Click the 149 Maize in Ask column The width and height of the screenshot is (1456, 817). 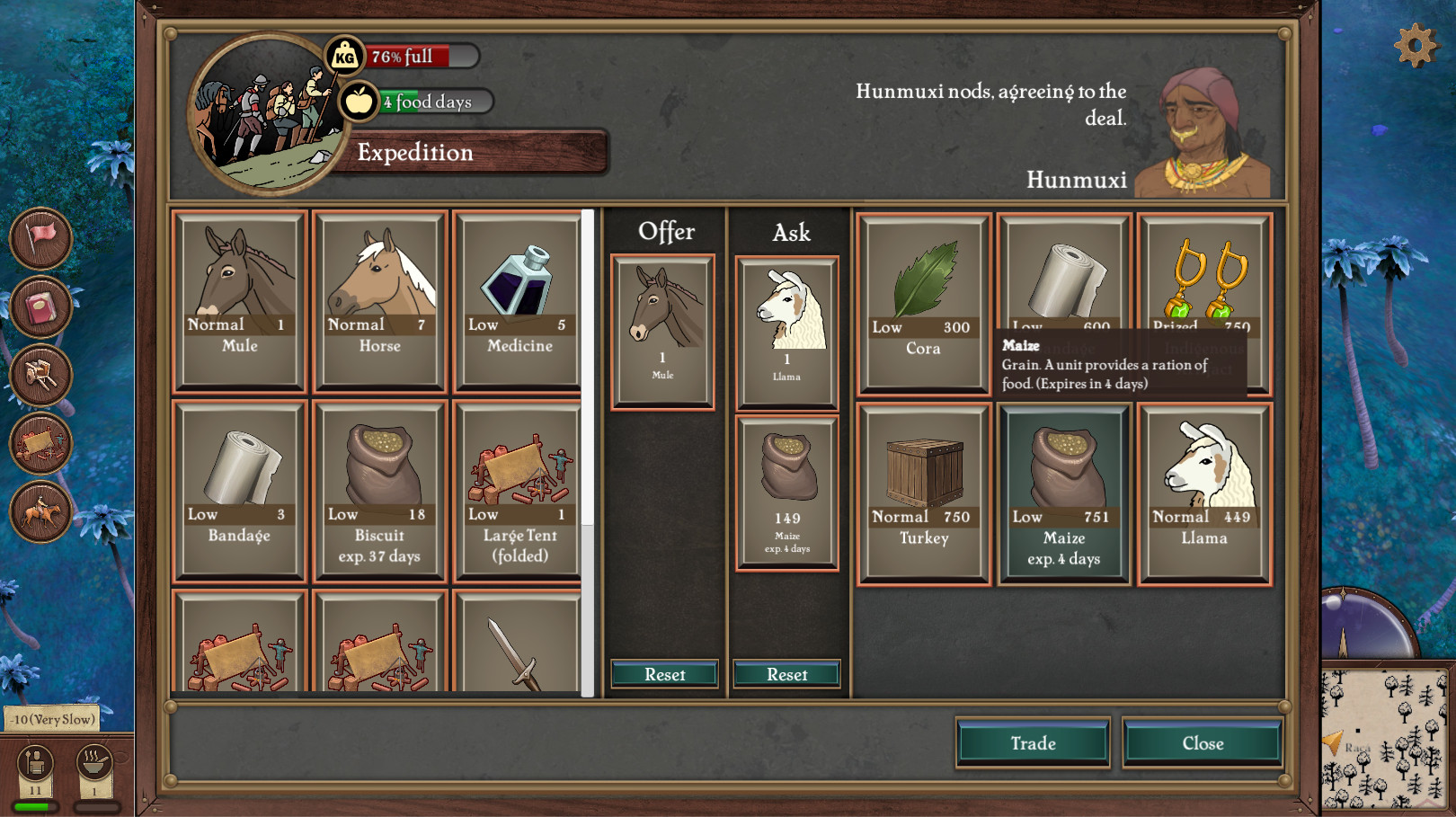pos(787,493)
